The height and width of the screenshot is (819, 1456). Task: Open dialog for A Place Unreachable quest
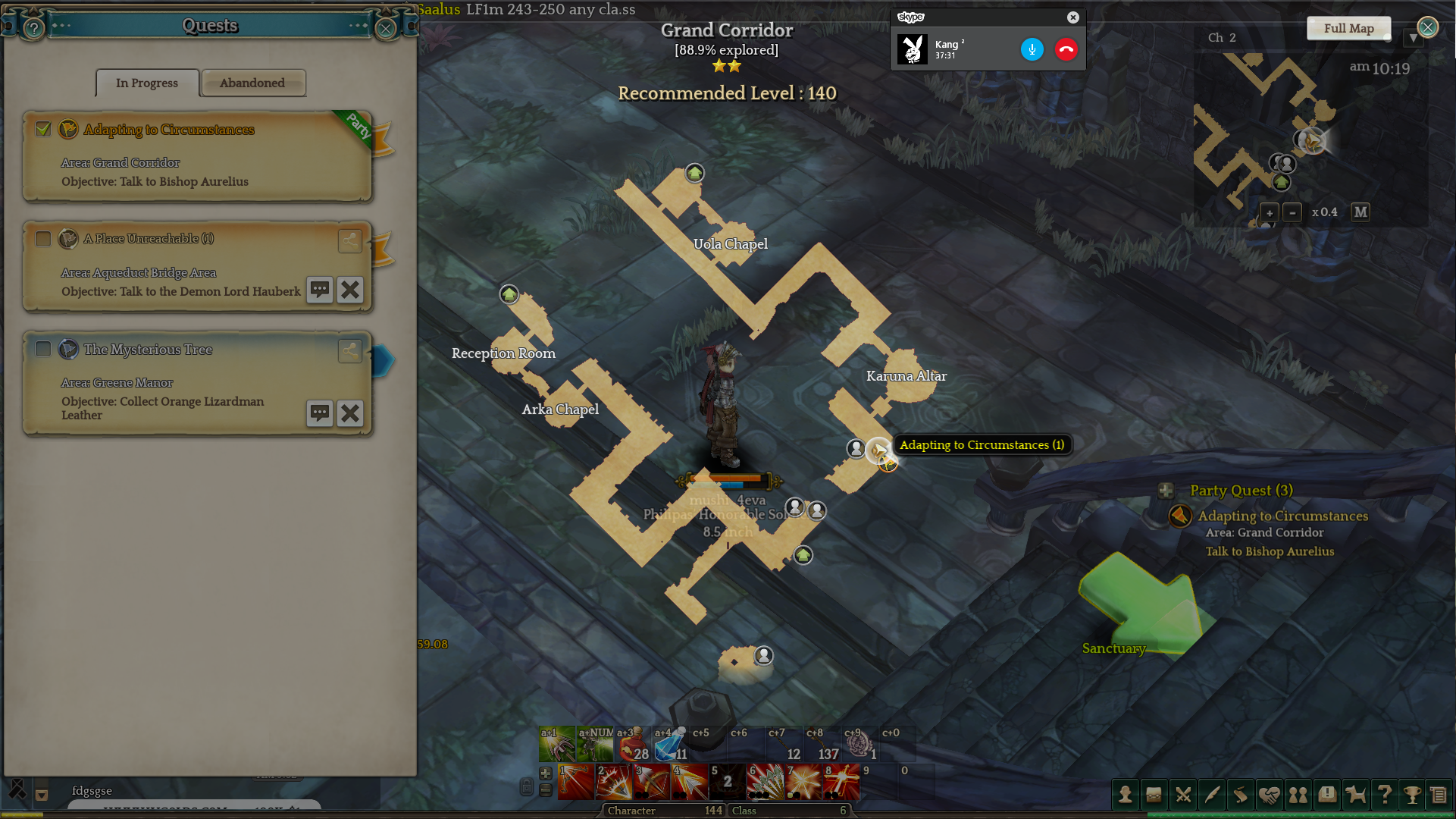[x=320, y=290]
